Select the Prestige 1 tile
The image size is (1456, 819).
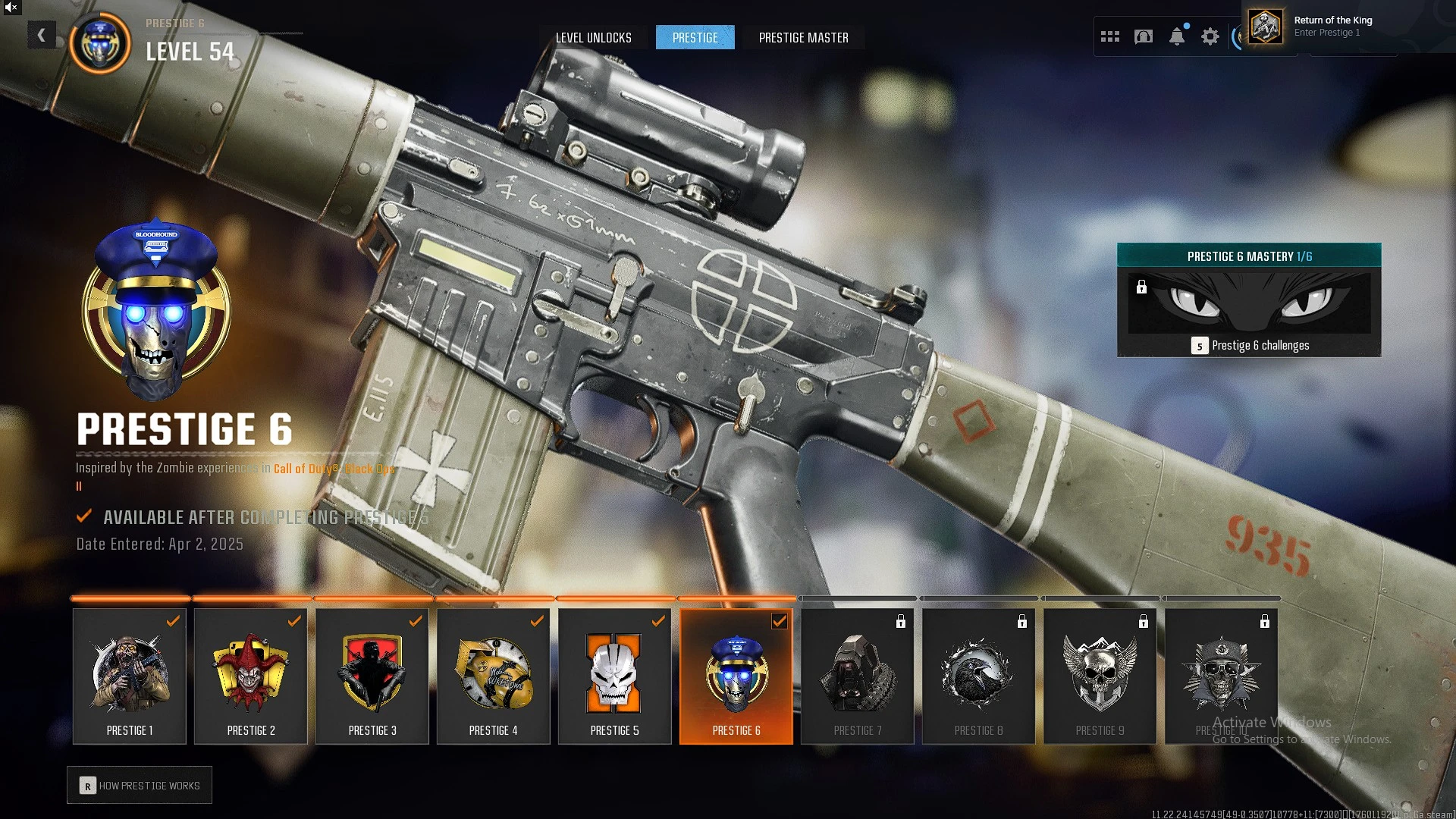click(x=130, y=676)
